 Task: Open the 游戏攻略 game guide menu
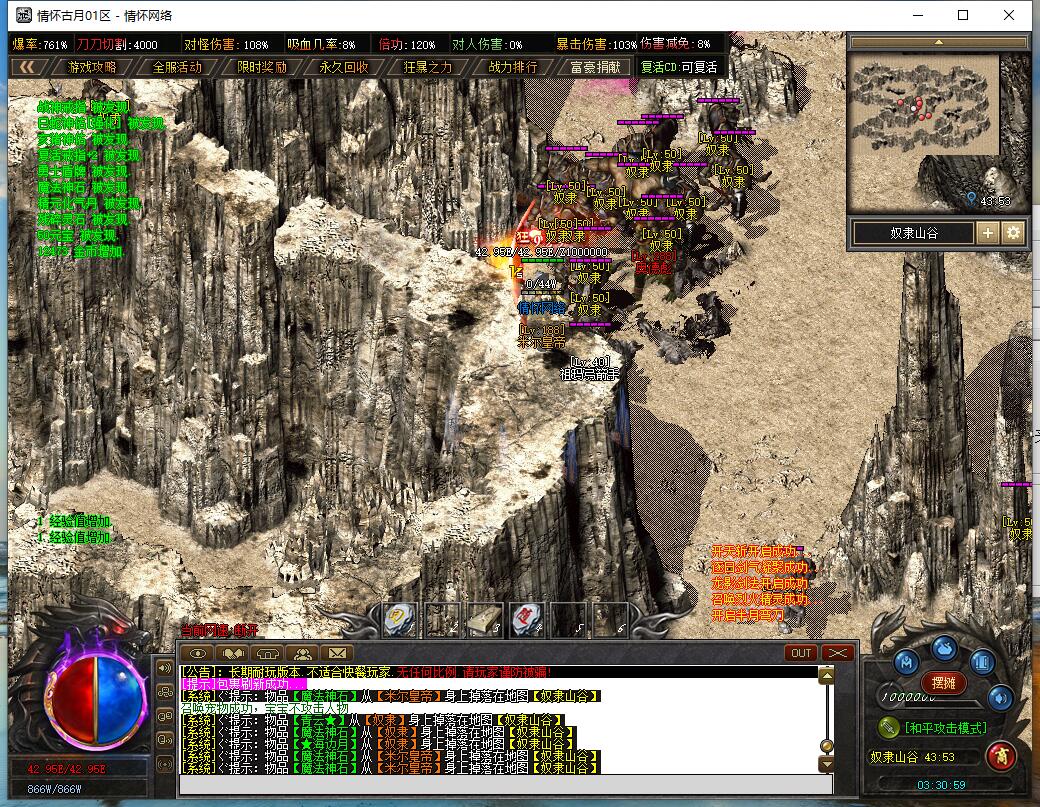(92, 67)
